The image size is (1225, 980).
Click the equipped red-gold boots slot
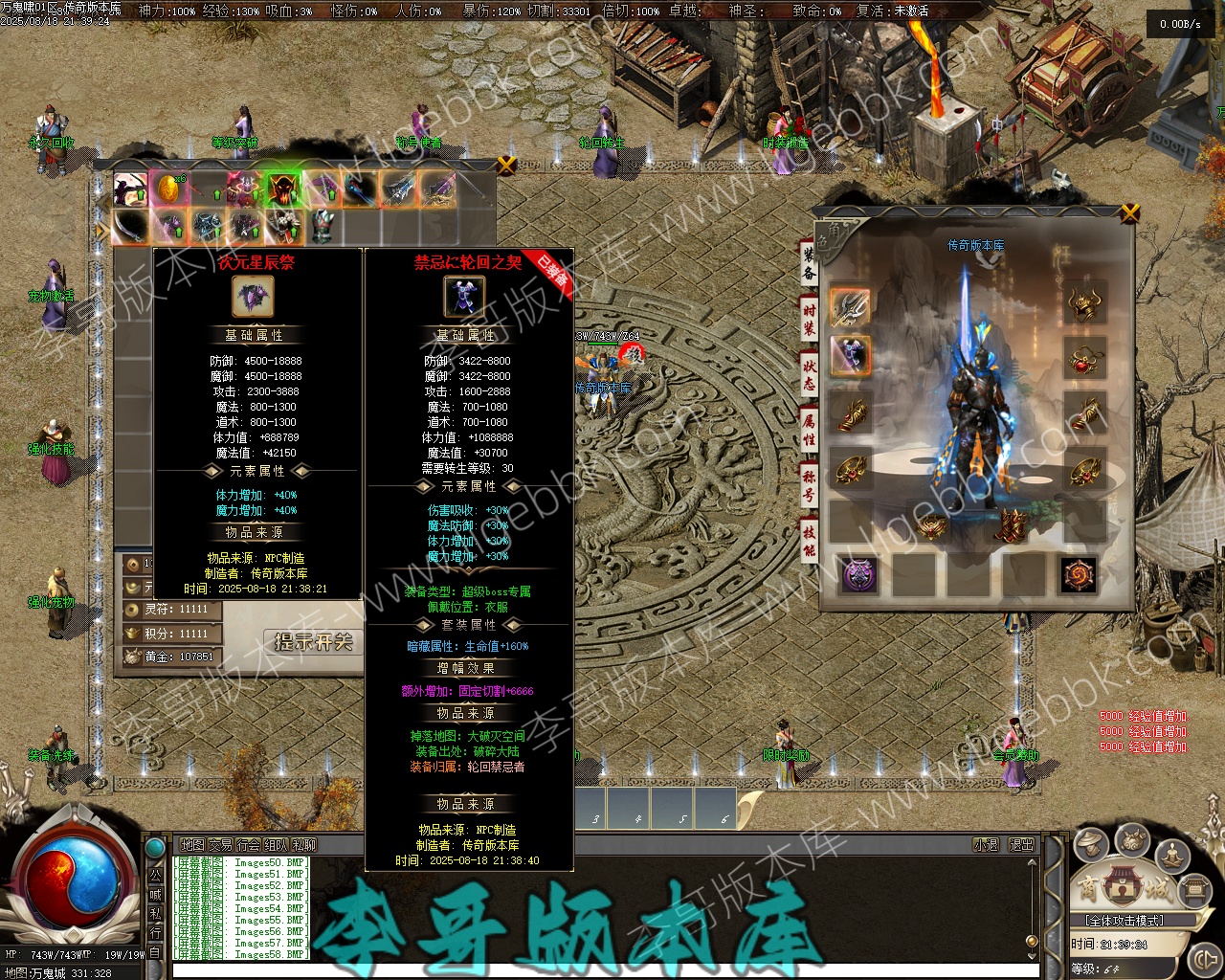pyautogui.click(x=1009, y=524)
